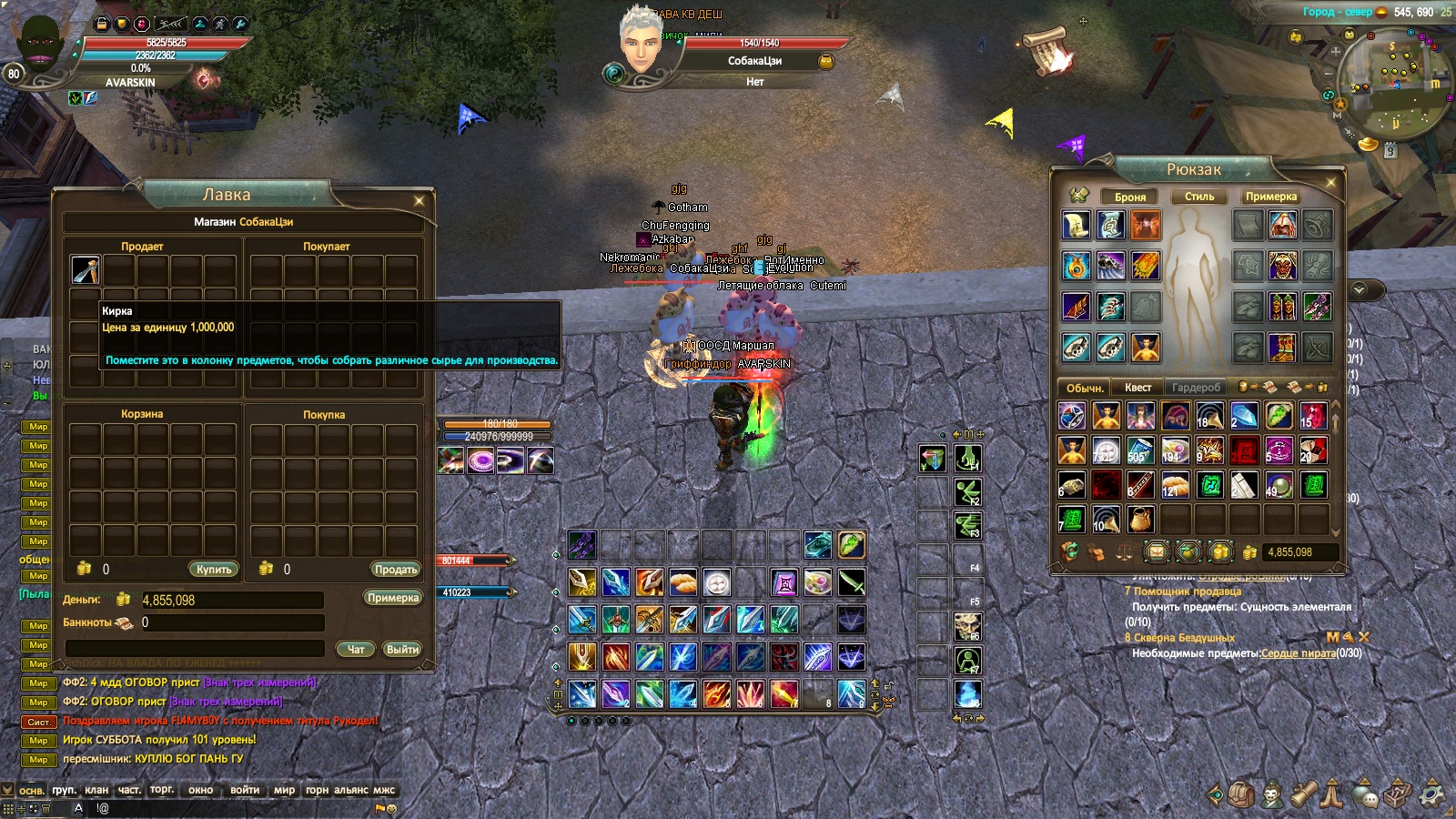Select the Кирка pickaxe in seller's slots
This screenshot has width=1456, height=819.
(86, 269)
